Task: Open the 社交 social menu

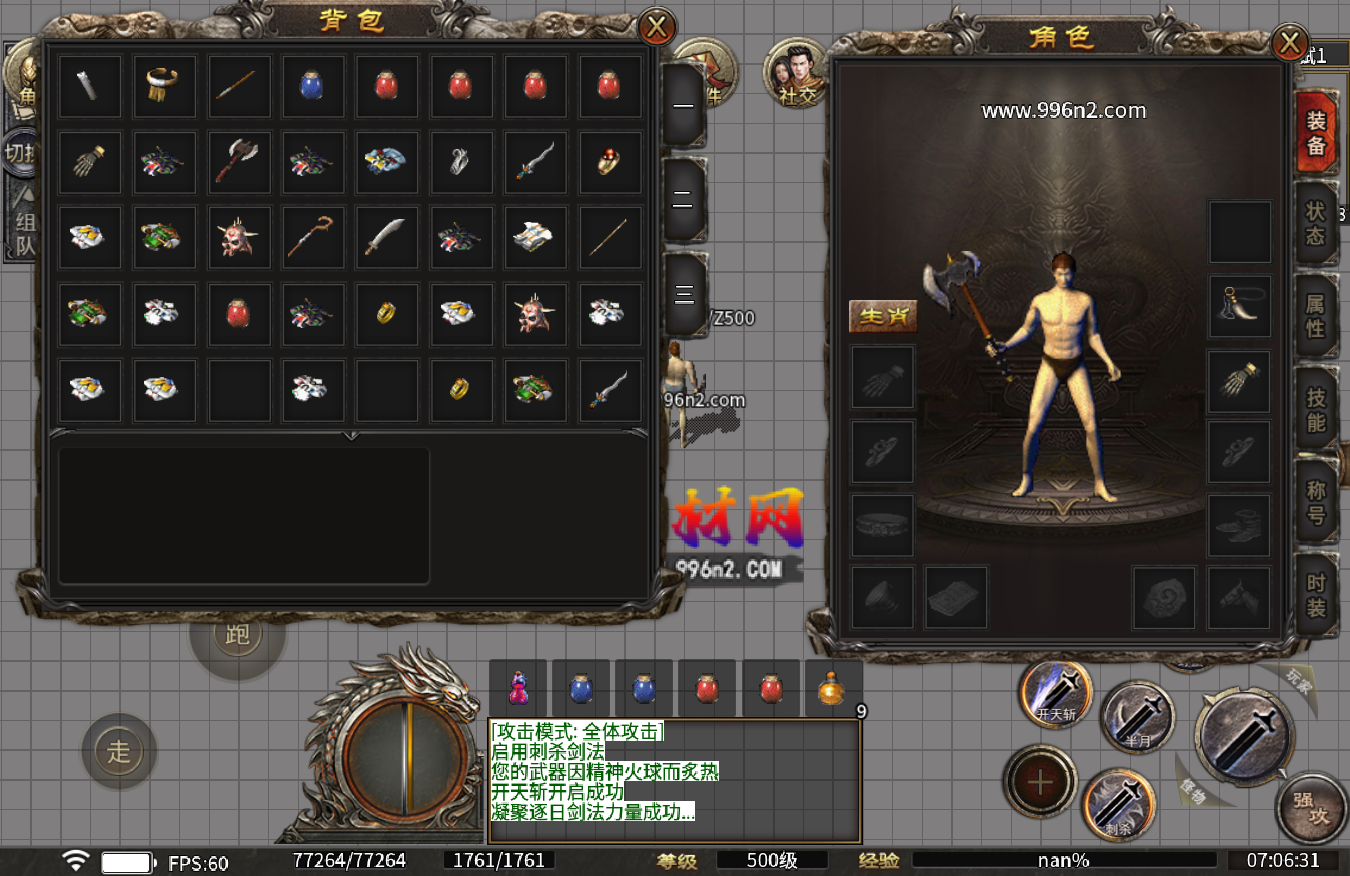Action: point(797,76)
